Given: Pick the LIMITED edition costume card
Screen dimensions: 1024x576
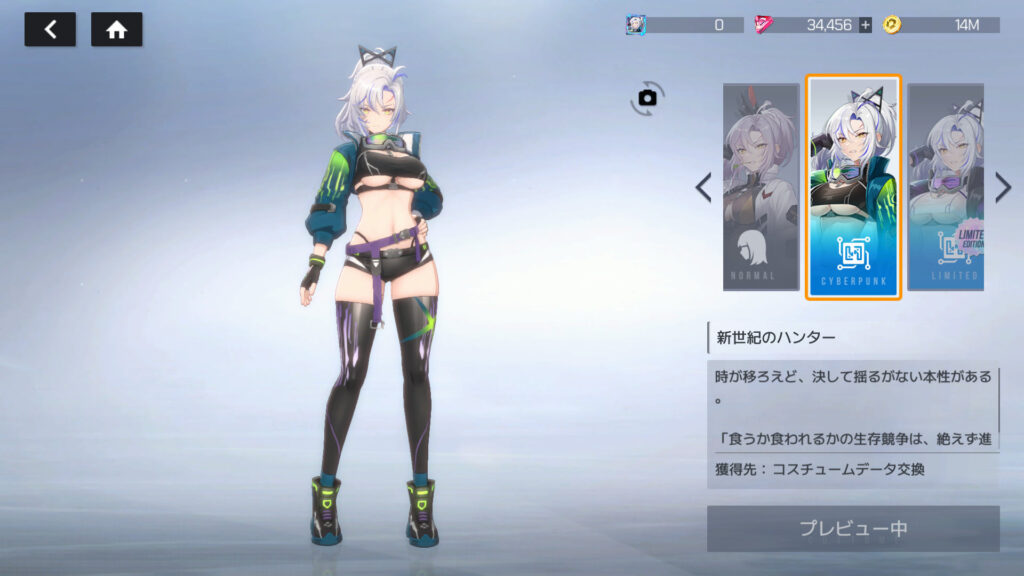Looking at the screenshot, I should tap(945, 187).
